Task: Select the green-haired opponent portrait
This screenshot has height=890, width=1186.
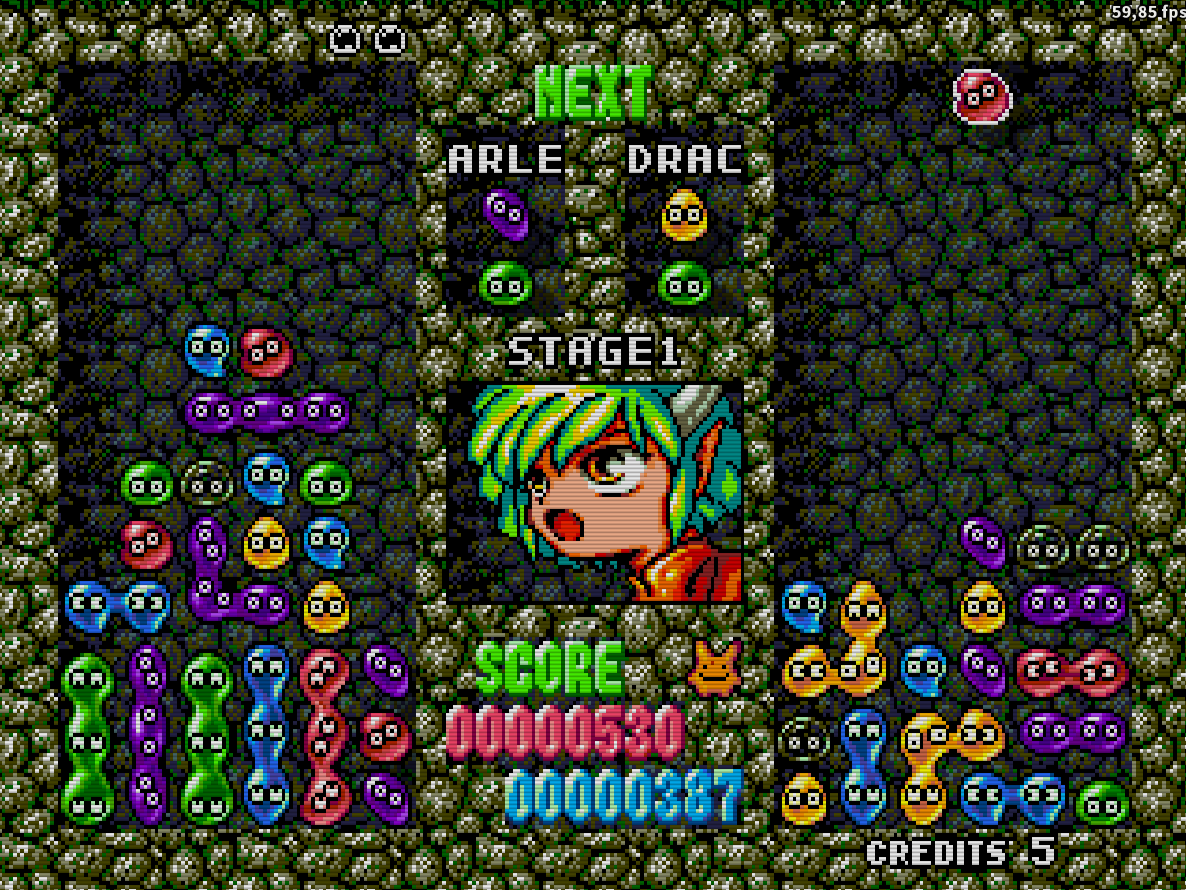Action: 595,492
